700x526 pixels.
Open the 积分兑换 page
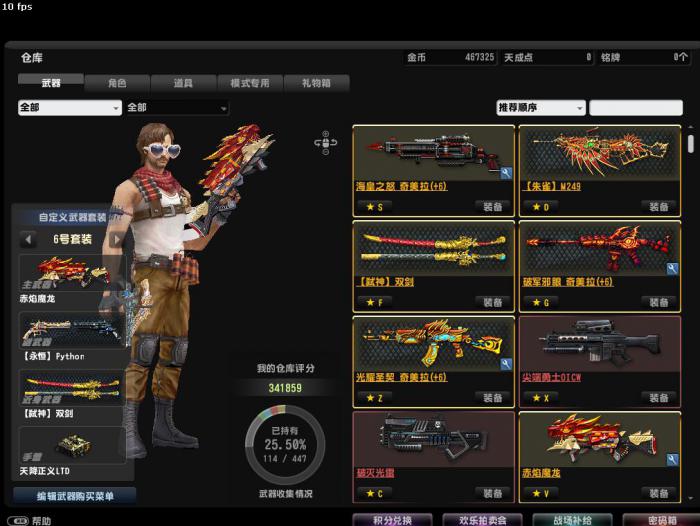point(393,520)
